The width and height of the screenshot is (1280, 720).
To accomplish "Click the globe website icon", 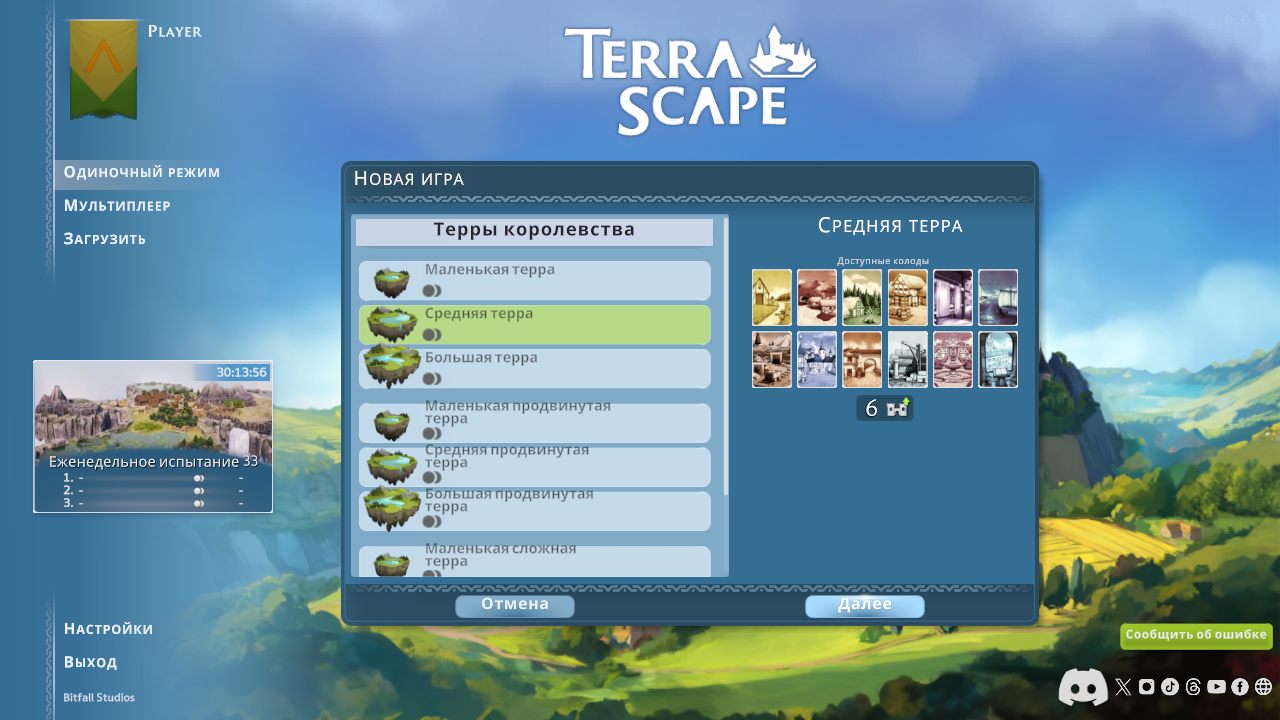I will click(x=1262, y=687).
